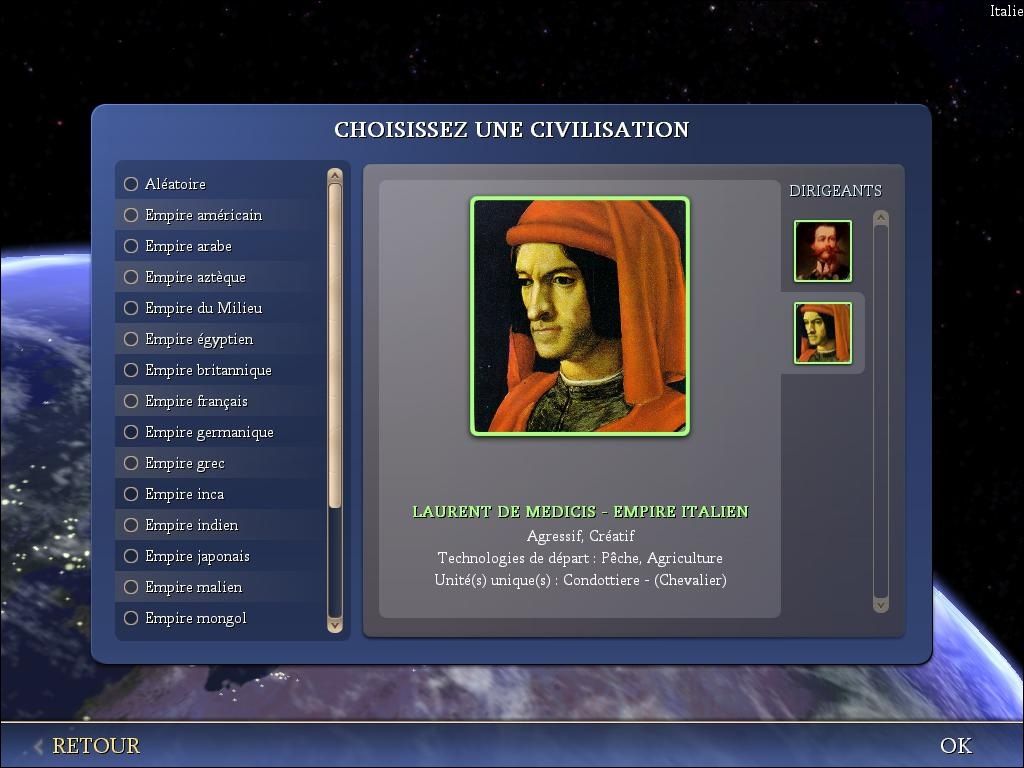Select the Aléatoire civilization option
1024x768 pixels.
coord(131,184)
